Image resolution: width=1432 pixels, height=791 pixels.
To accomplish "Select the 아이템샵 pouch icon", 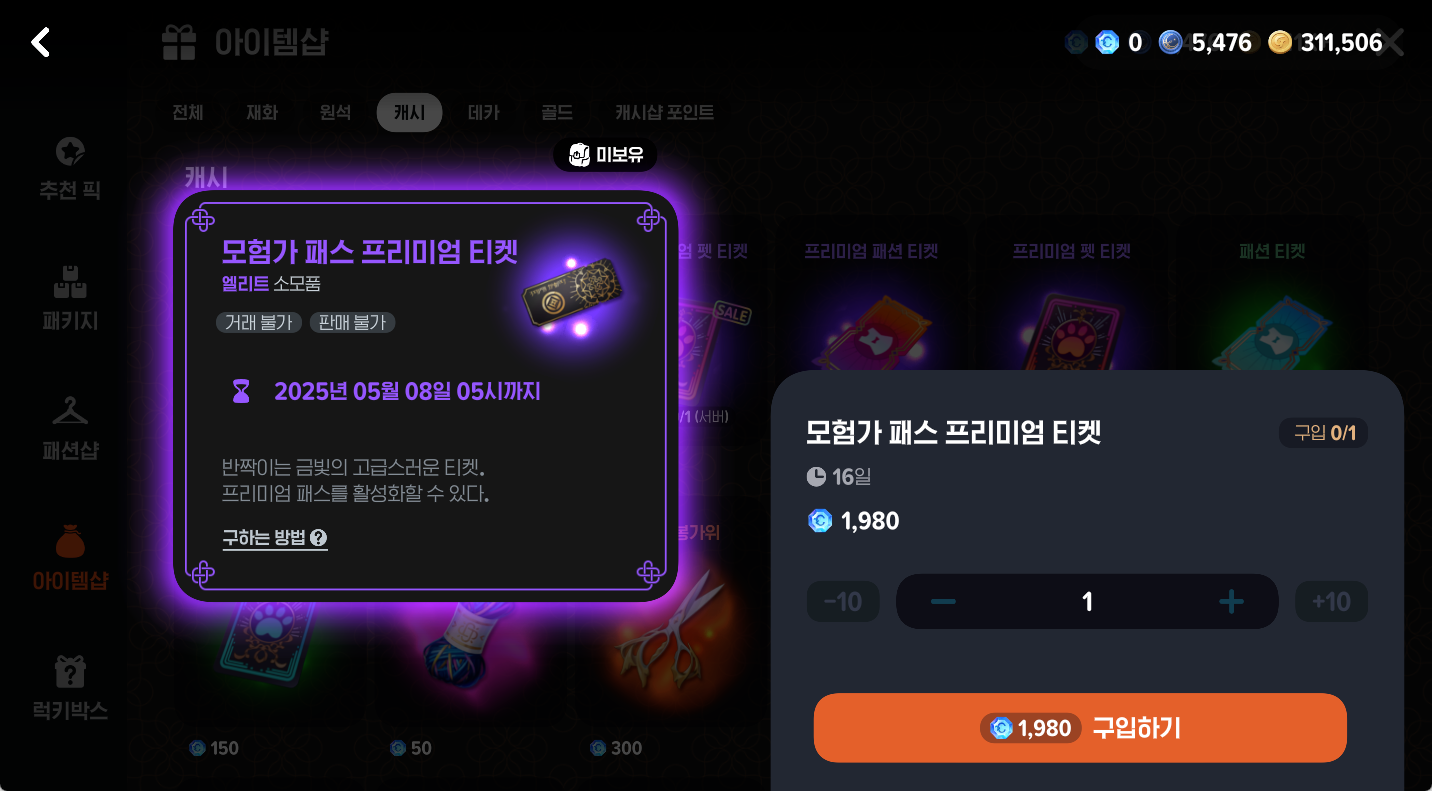I will tap(69, 552).
